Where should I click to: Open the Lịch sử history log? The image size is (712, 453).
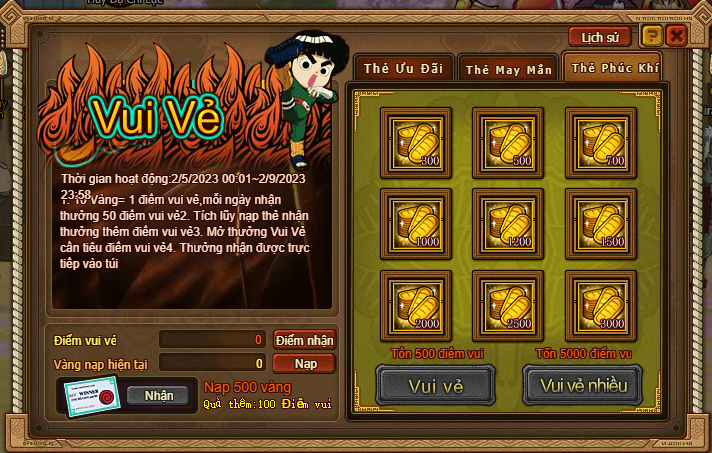coord(599,36)
